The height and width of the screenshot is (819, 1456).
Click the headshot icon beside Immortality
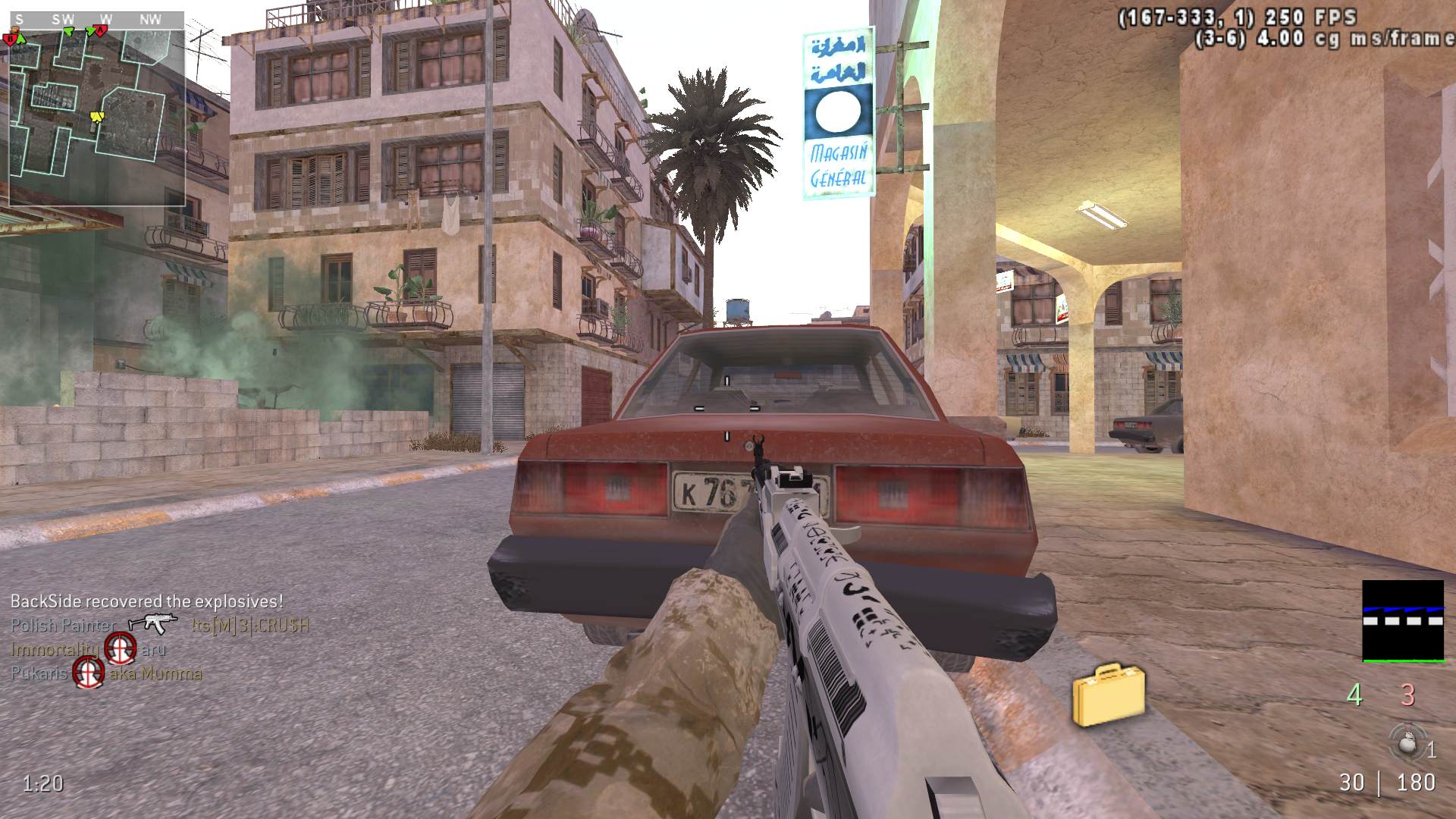point(120,648)
